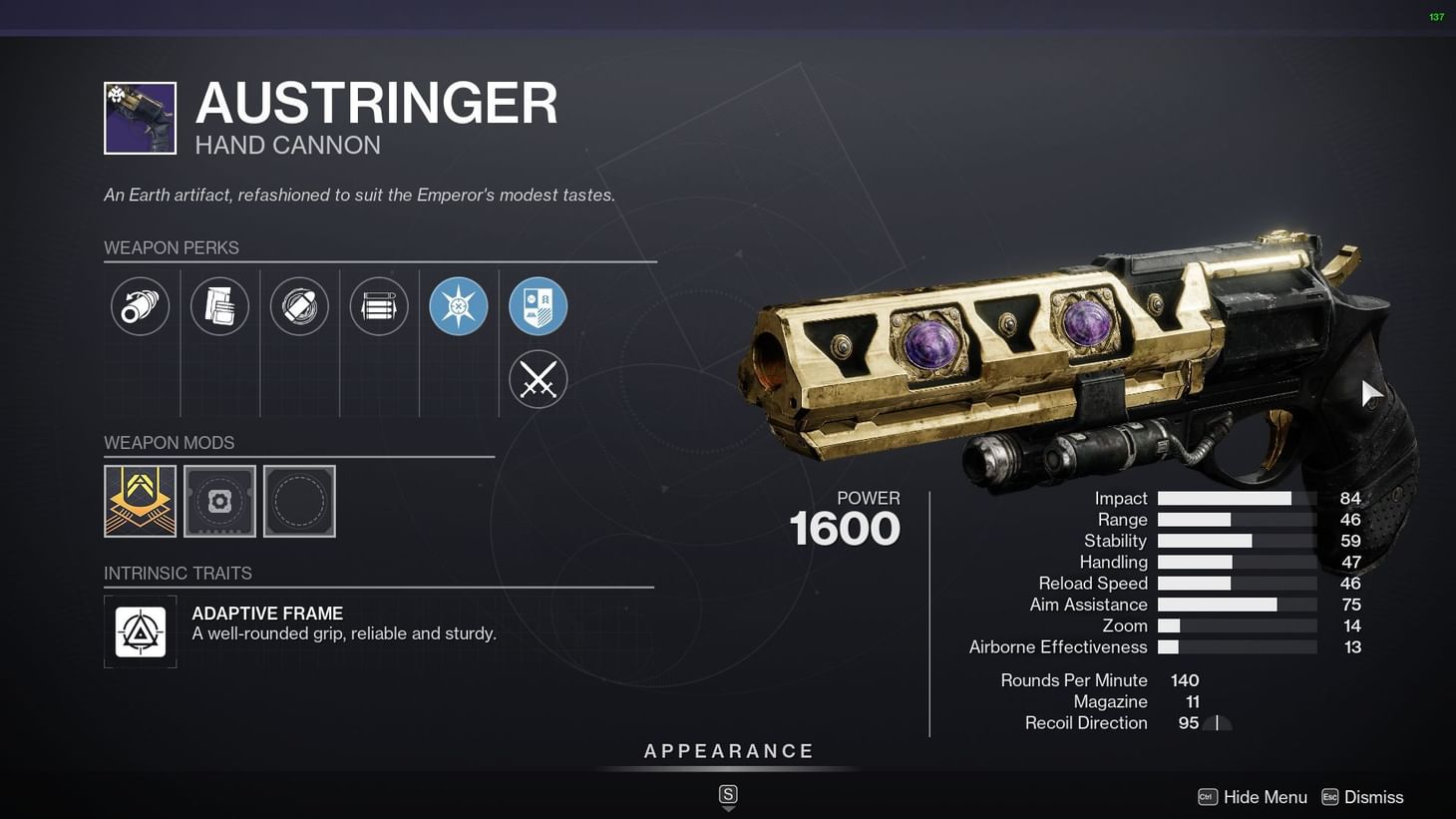This screenshot has width=1456, height=819.
Task: Open the kill tracker crossed-swords icon
Action: pos(538,379)
